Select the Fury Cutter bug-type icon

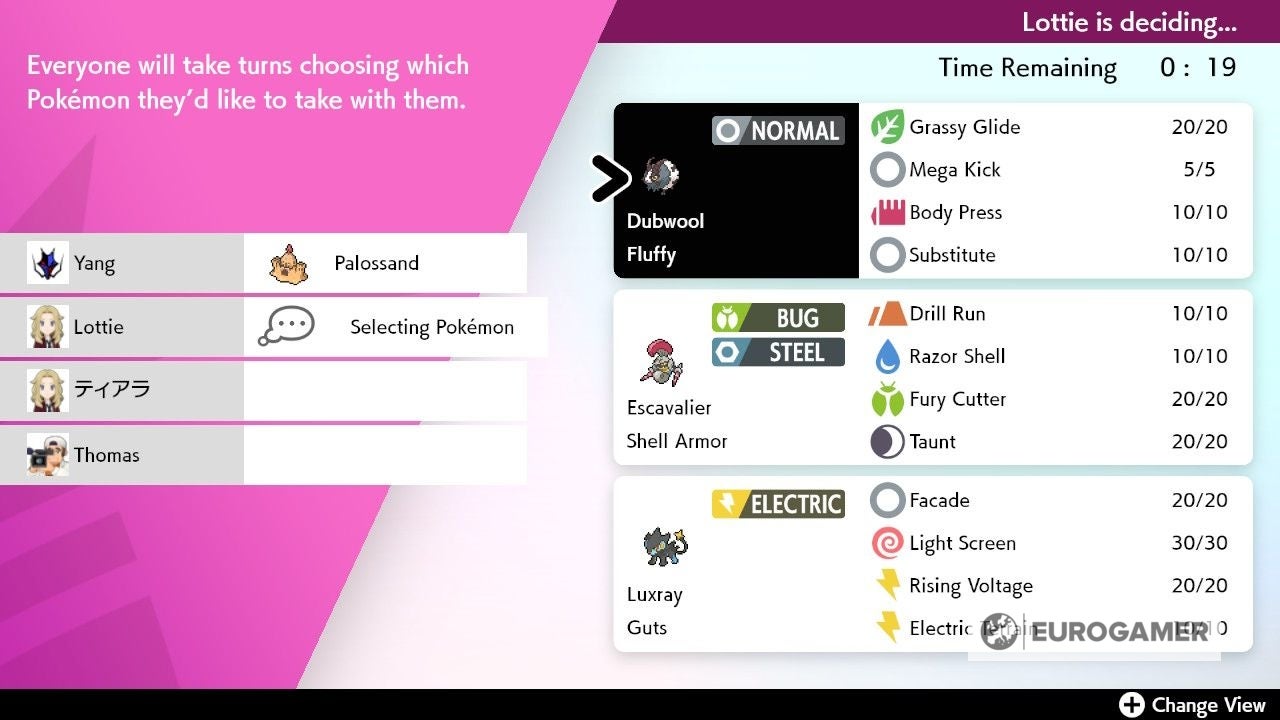tap(889, 399)
